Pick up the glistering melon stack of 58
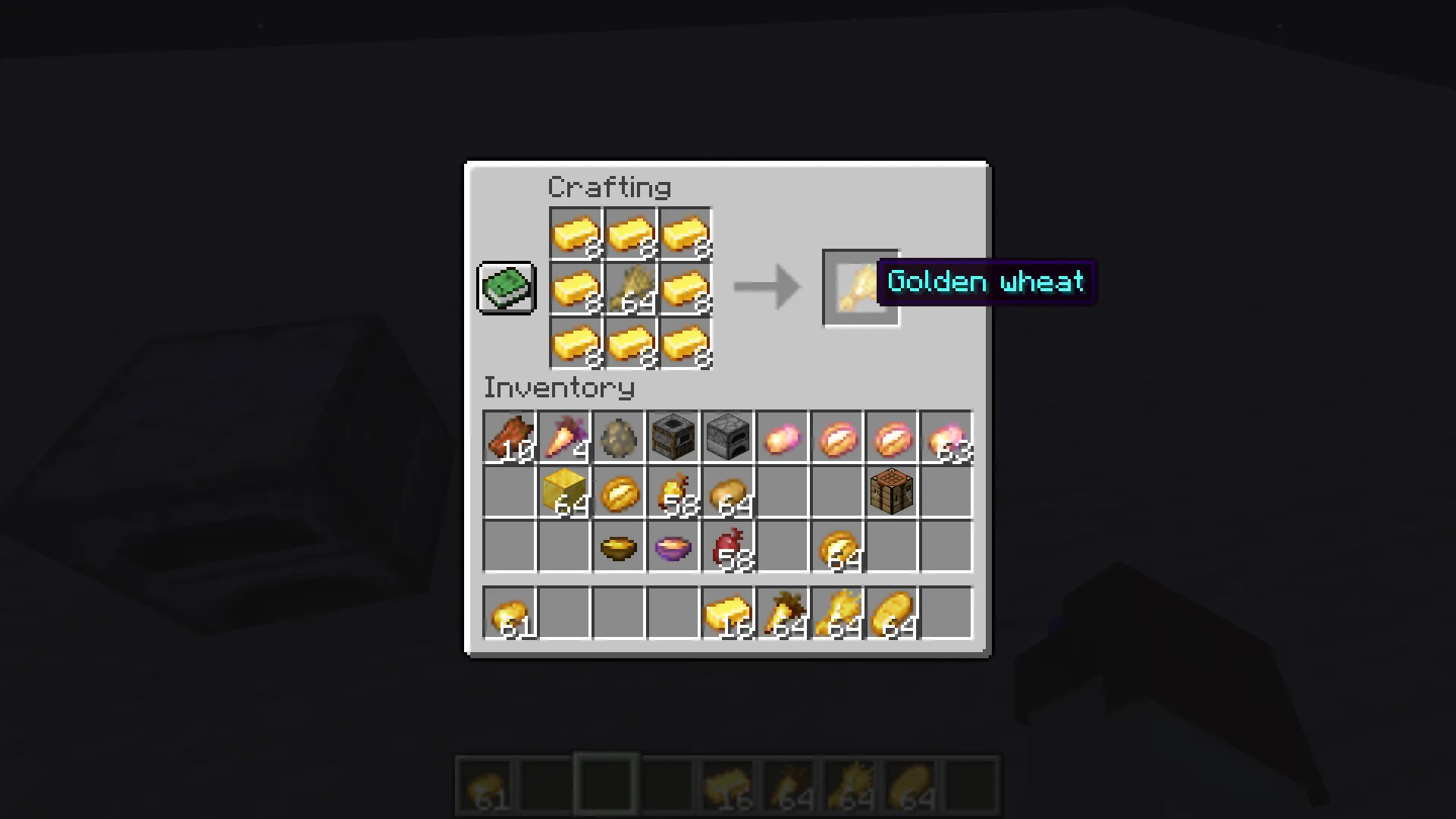This screenshot has height=819, width=1456. [x=673, y=493]
